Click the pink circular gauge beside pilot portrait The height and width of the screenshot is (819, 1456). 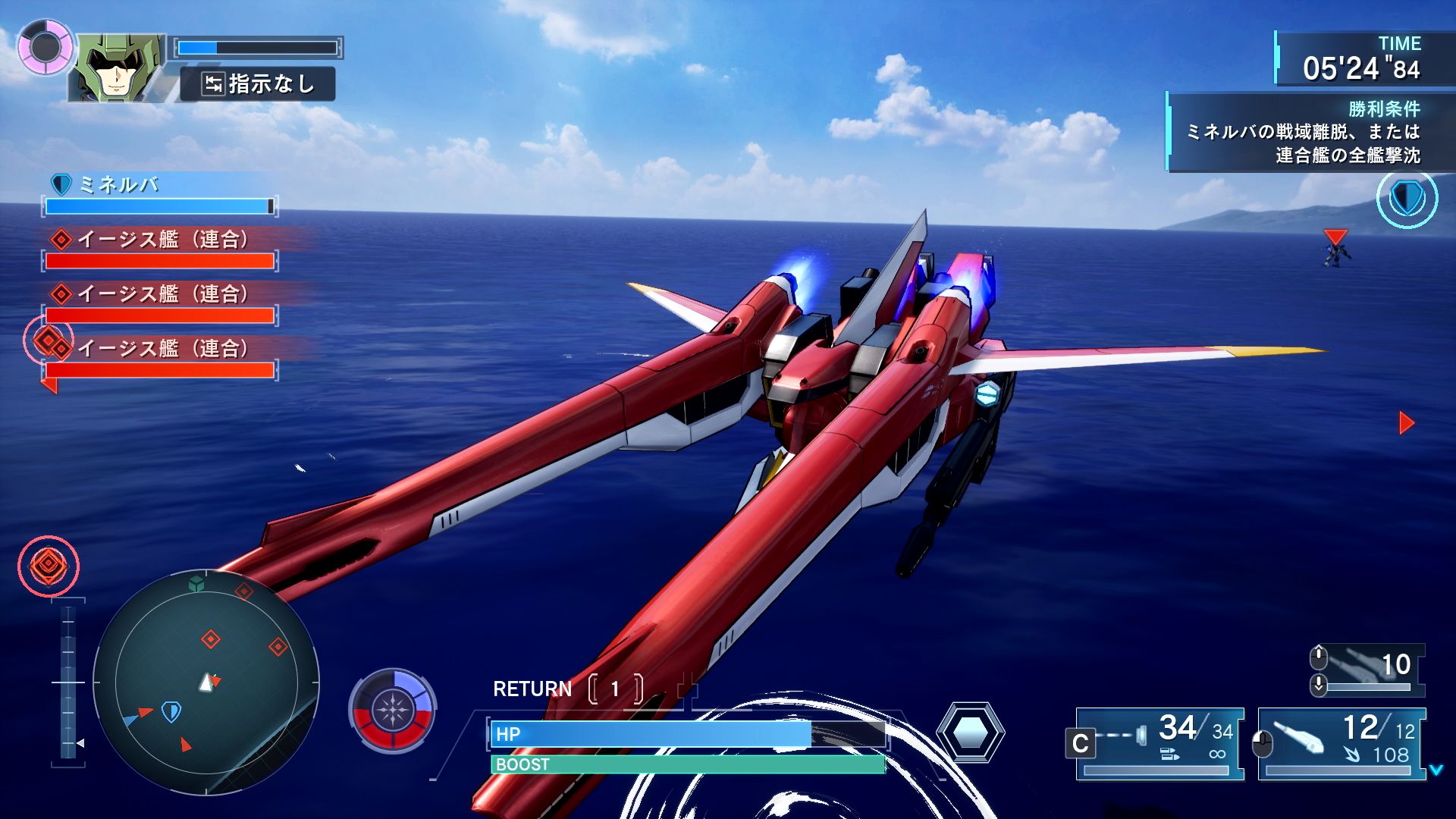[45, 47]
